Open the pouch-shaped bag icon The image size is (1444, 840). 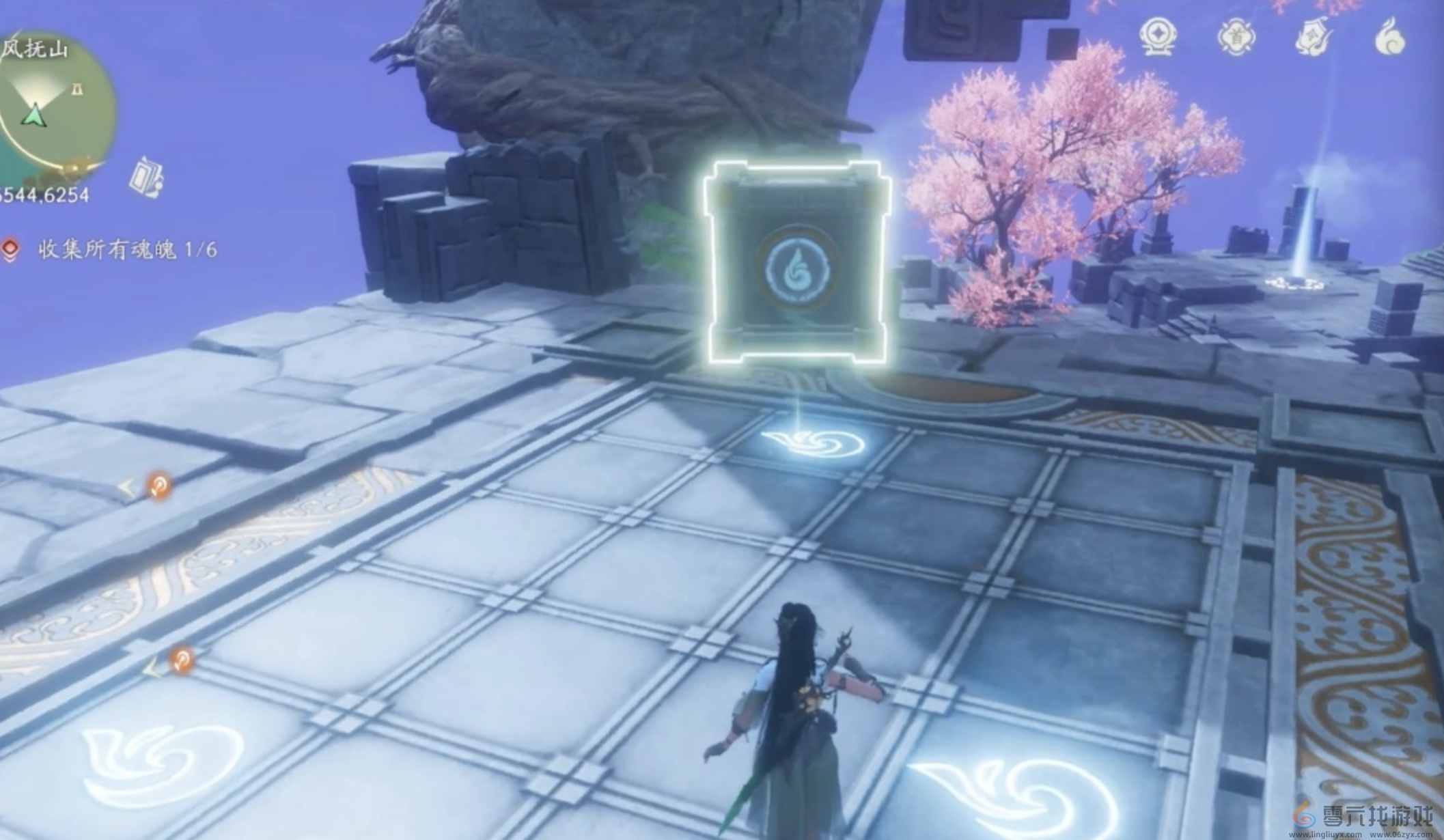pyautogui.click(x=1314, y=38)
